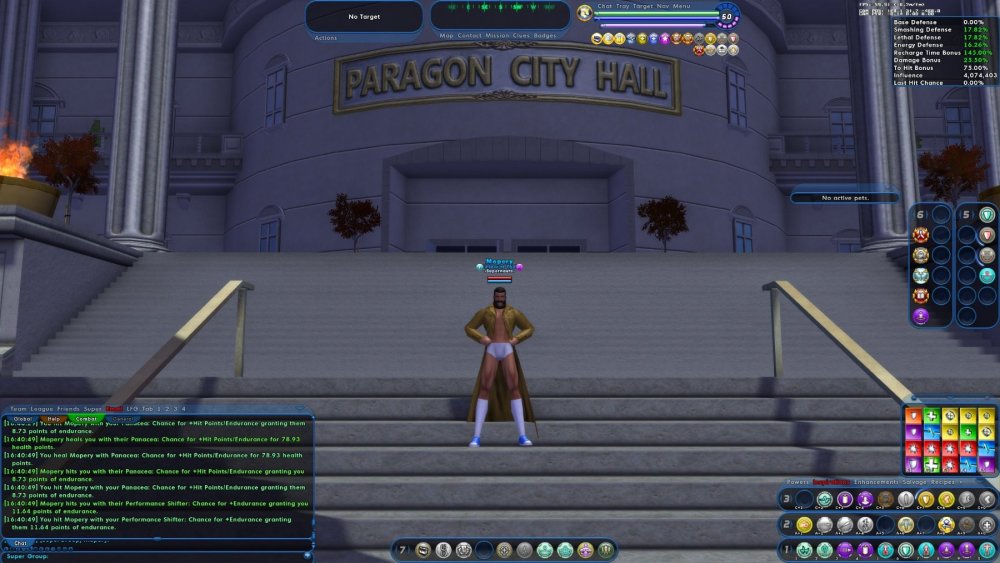The width and height of the screenshot is (1000, 563).
Task: Open the Menu option in status bar
Action: click(681, 6)
